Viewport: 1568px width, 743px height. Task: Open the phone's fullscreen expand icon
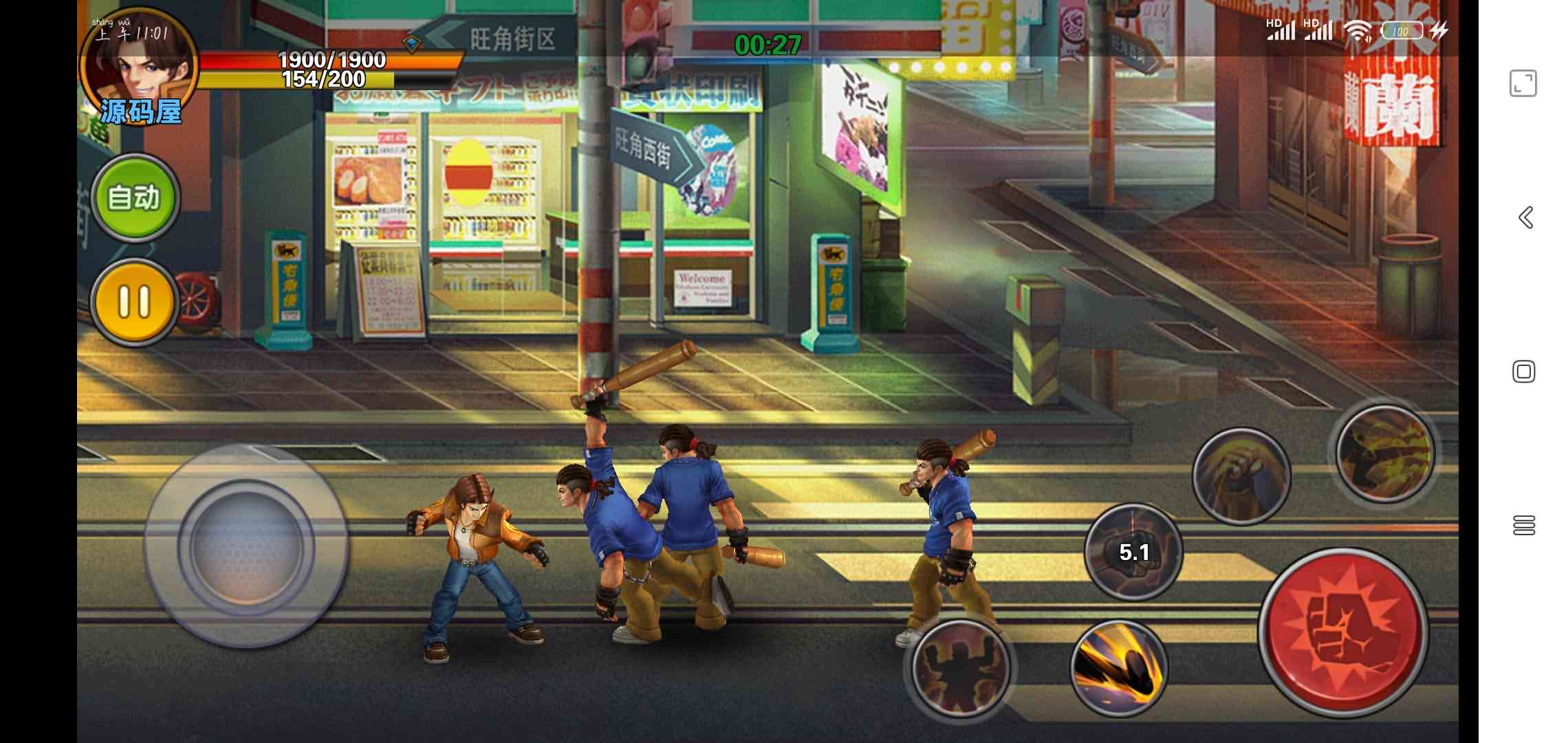[1523, 83]
